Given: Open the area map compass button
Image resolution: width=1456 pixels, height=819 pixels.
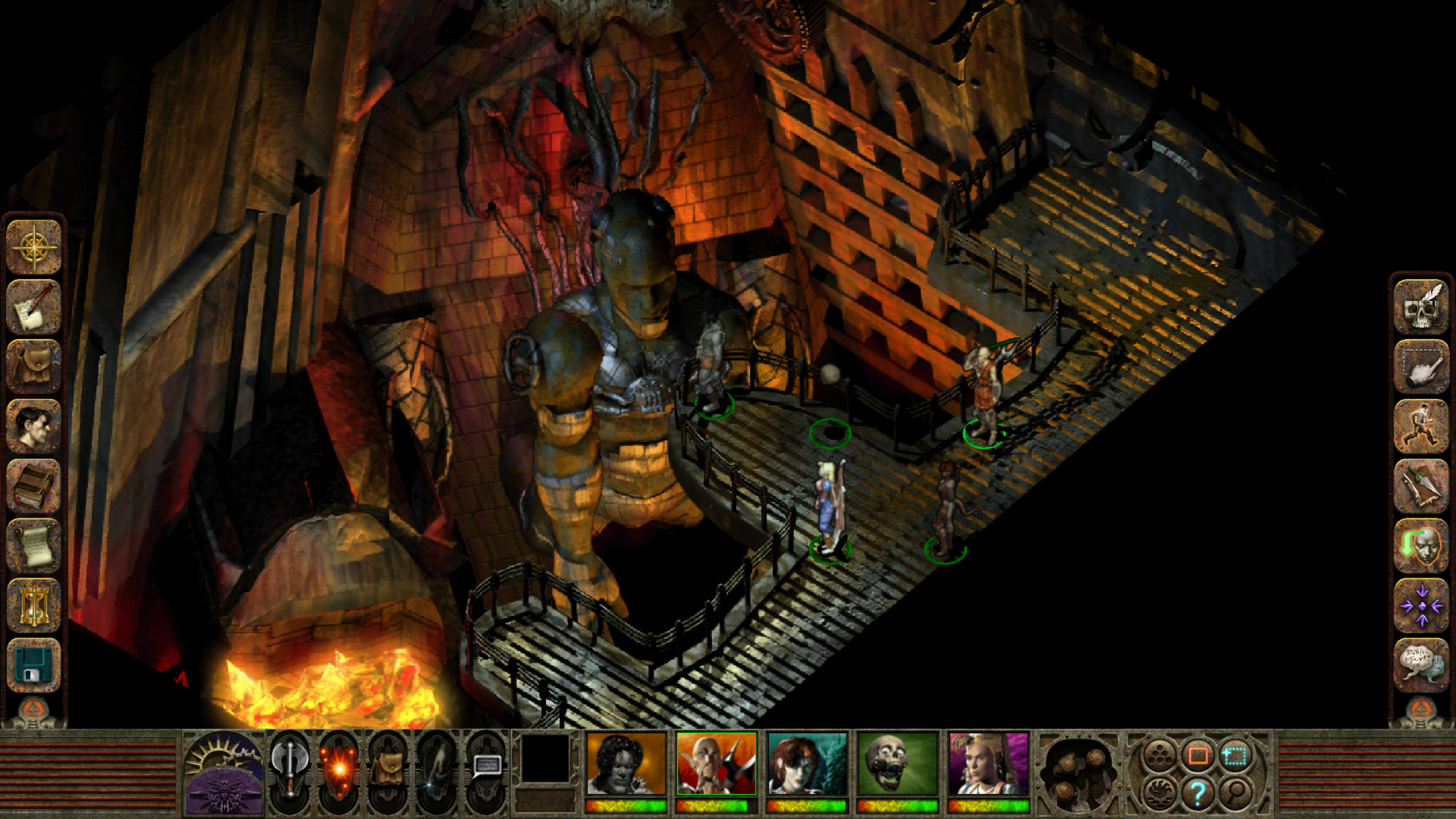Looking at the screenshot, I should (33, 247).
